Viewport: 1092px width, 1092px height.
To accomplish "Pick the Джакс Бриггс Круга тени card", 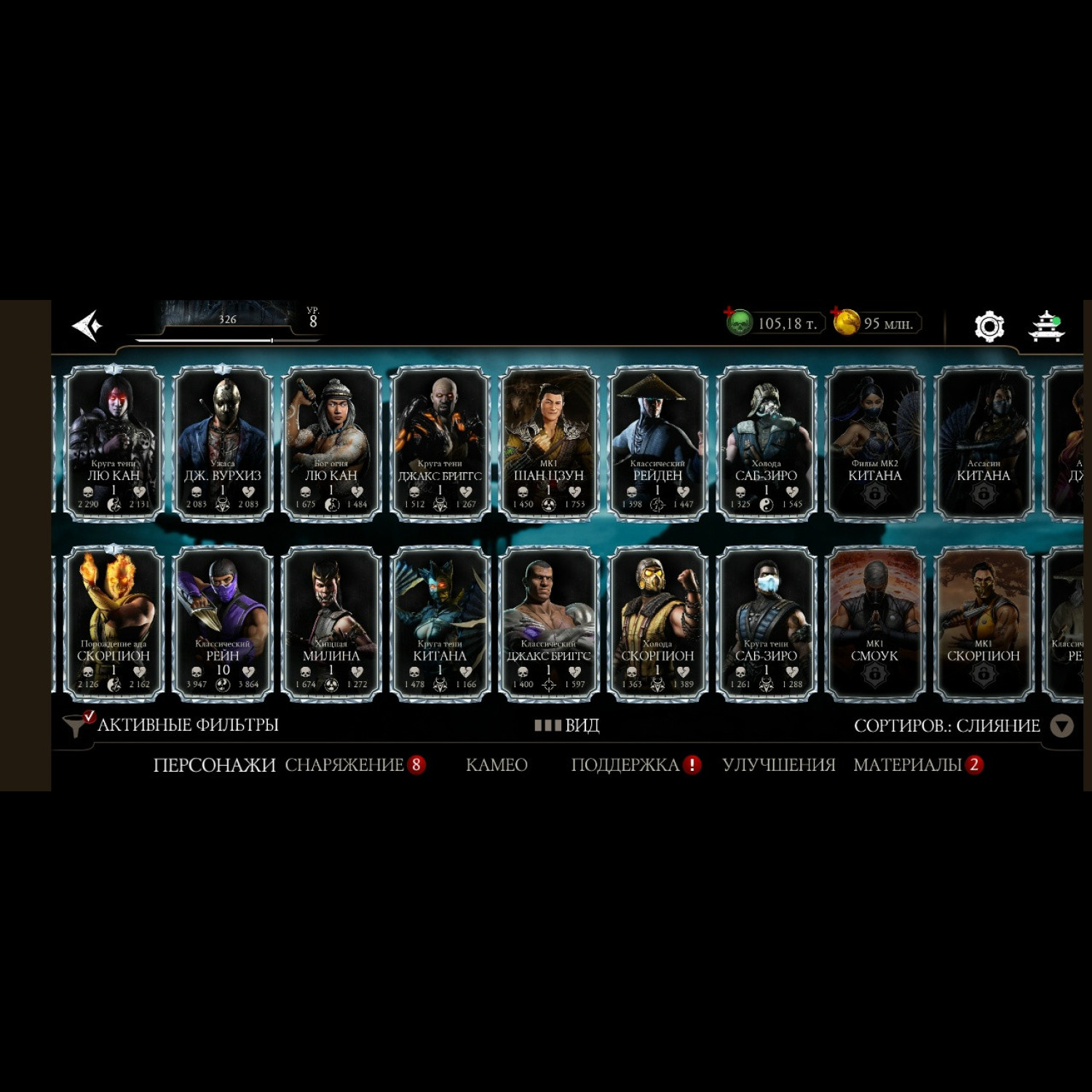I will coord(440,443).
